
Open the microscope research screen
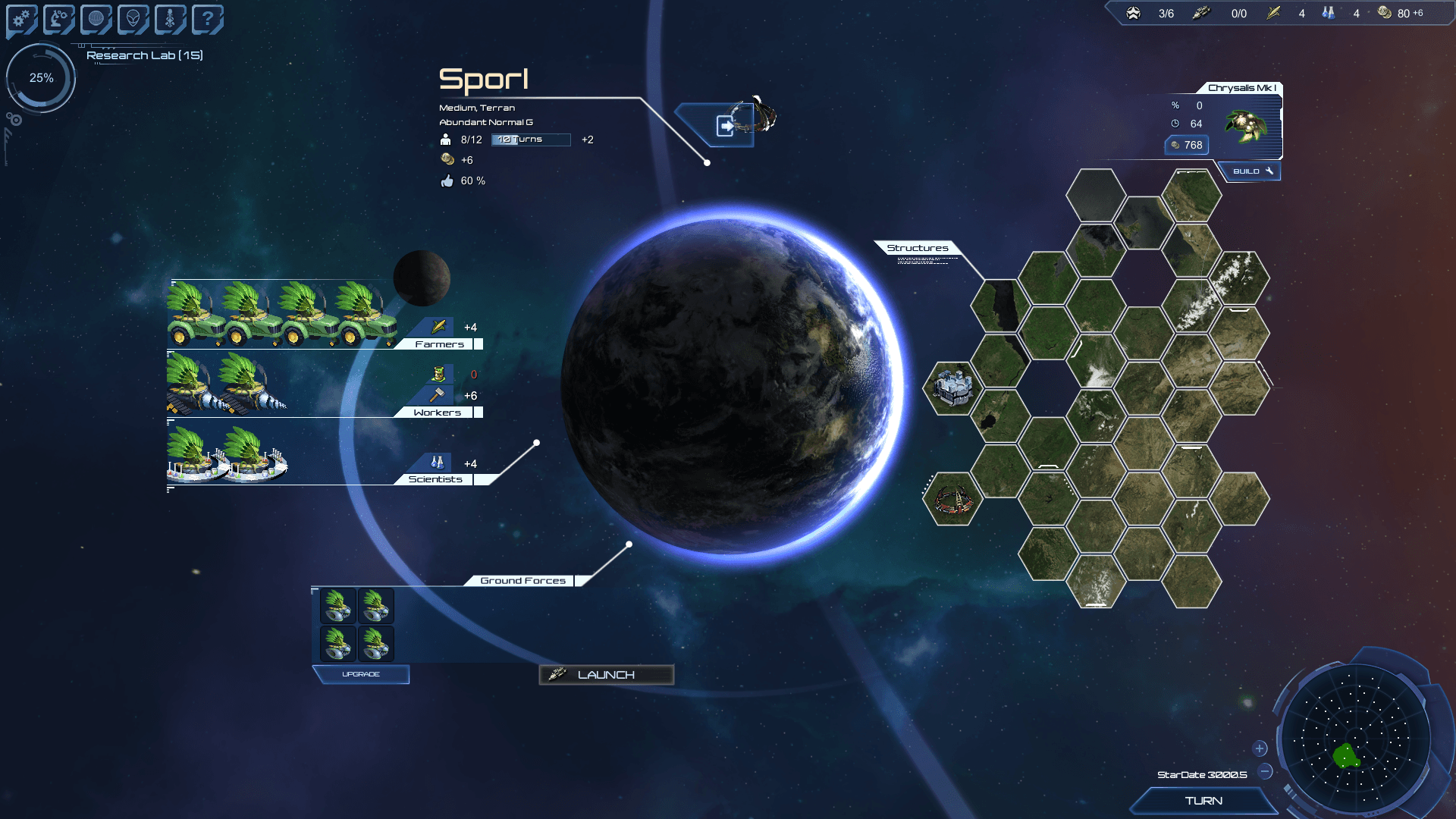pyautogui.click(x=58, y=19)
